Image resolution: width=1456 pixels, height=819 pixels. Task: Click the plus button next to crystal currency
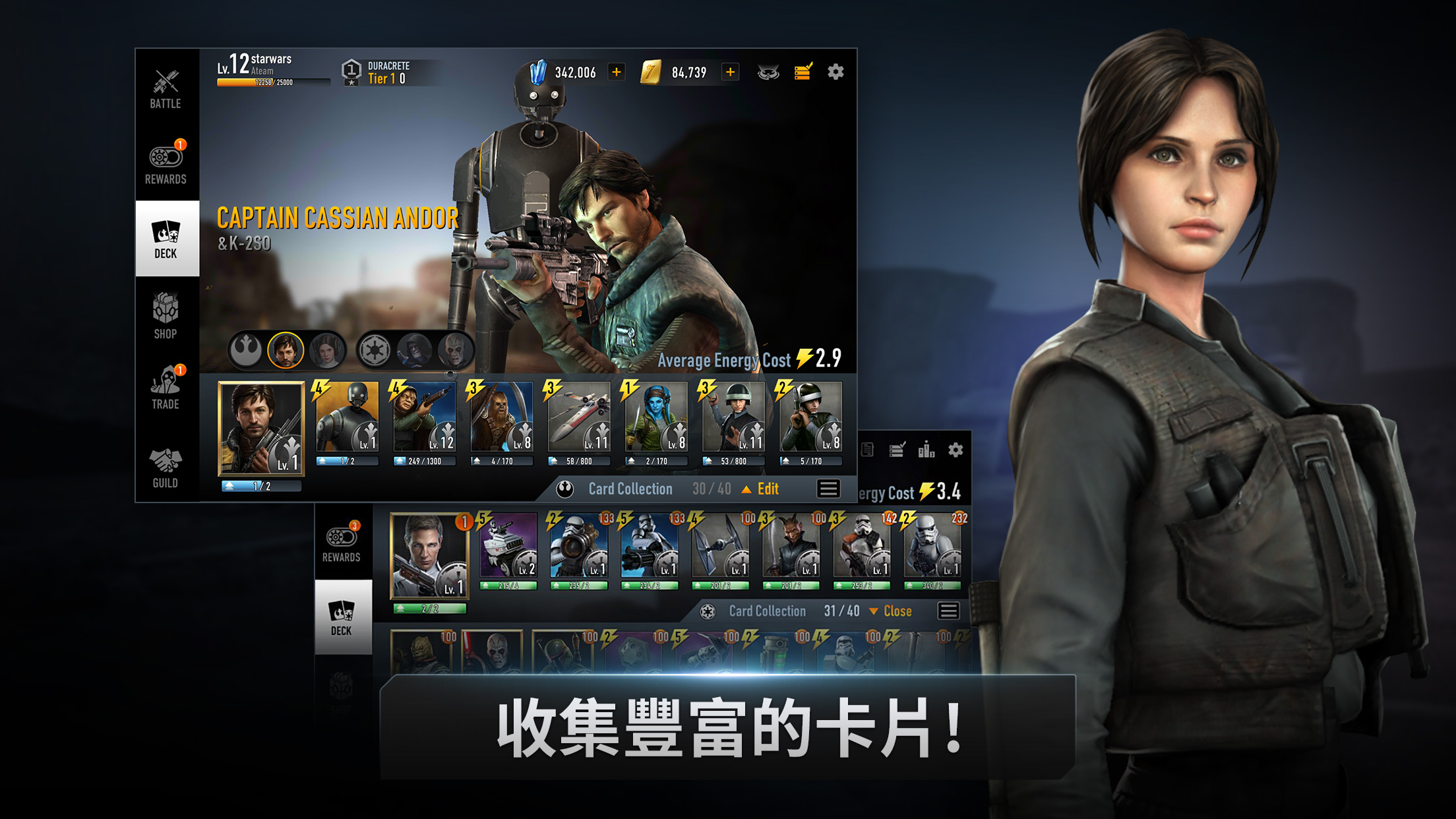(x=617, y=73)
